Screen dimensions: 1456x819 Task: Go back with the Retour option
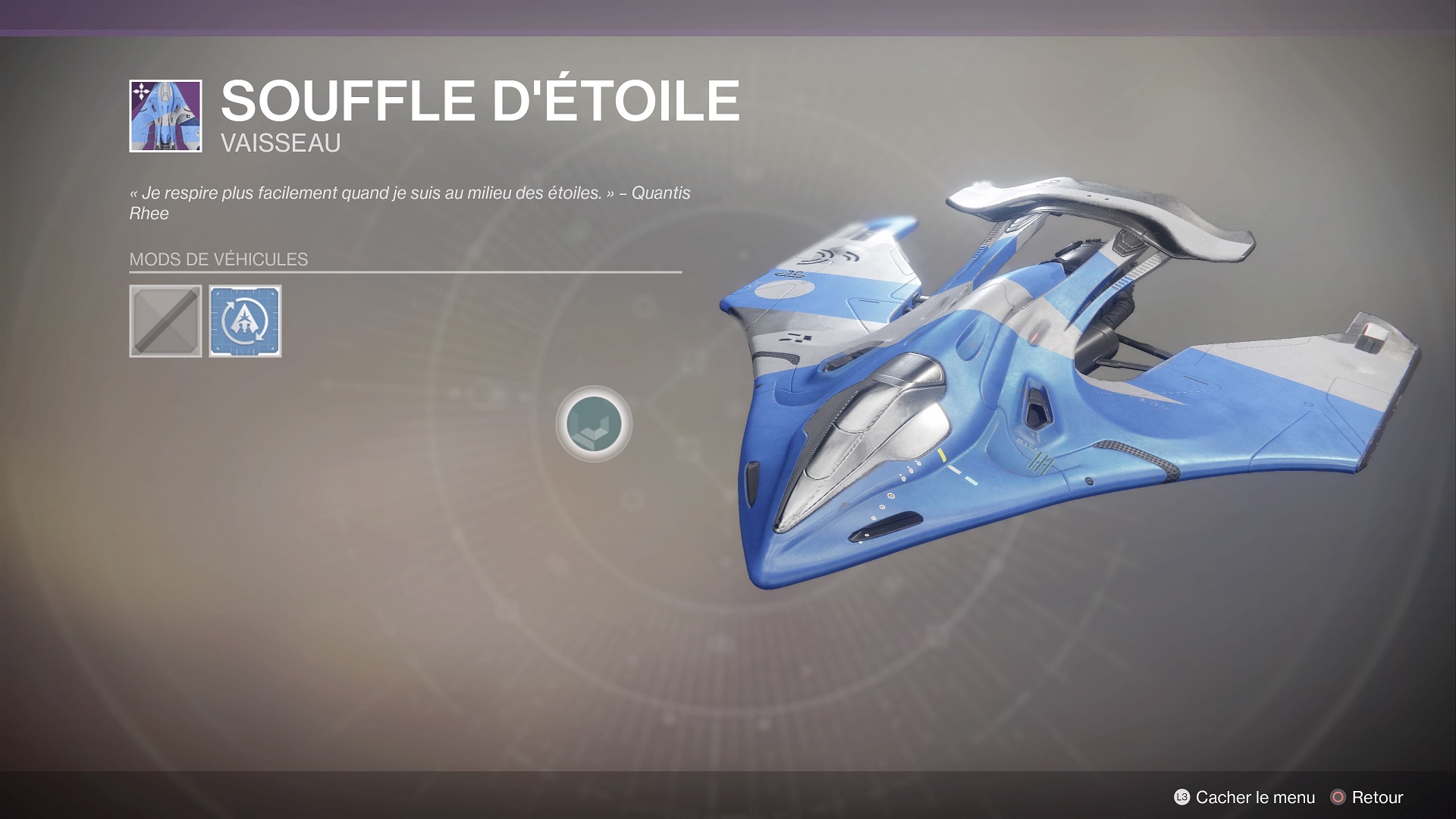1367,797
